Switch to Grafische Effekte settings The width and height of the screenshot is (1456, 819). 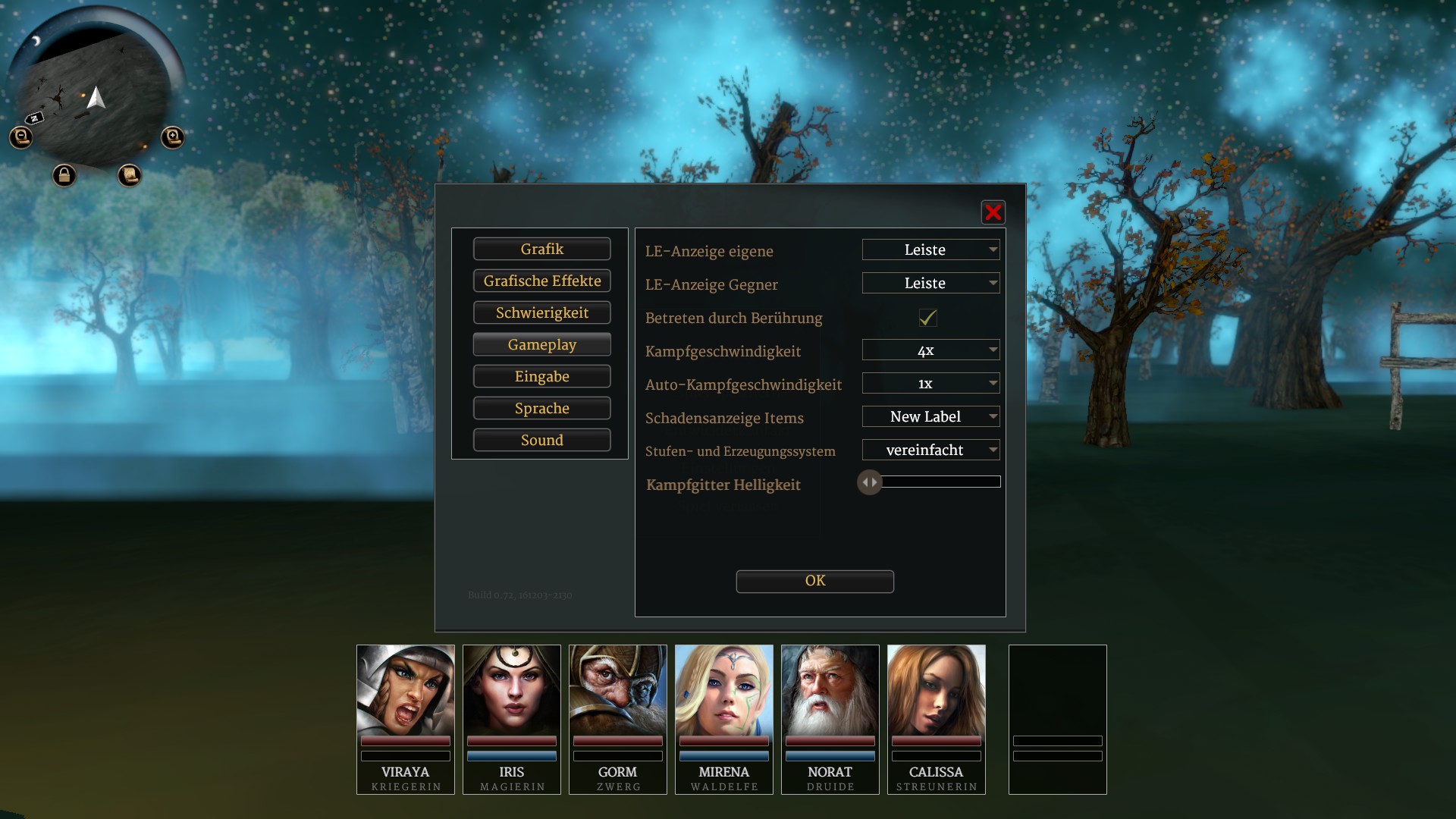tap(541, 281)
